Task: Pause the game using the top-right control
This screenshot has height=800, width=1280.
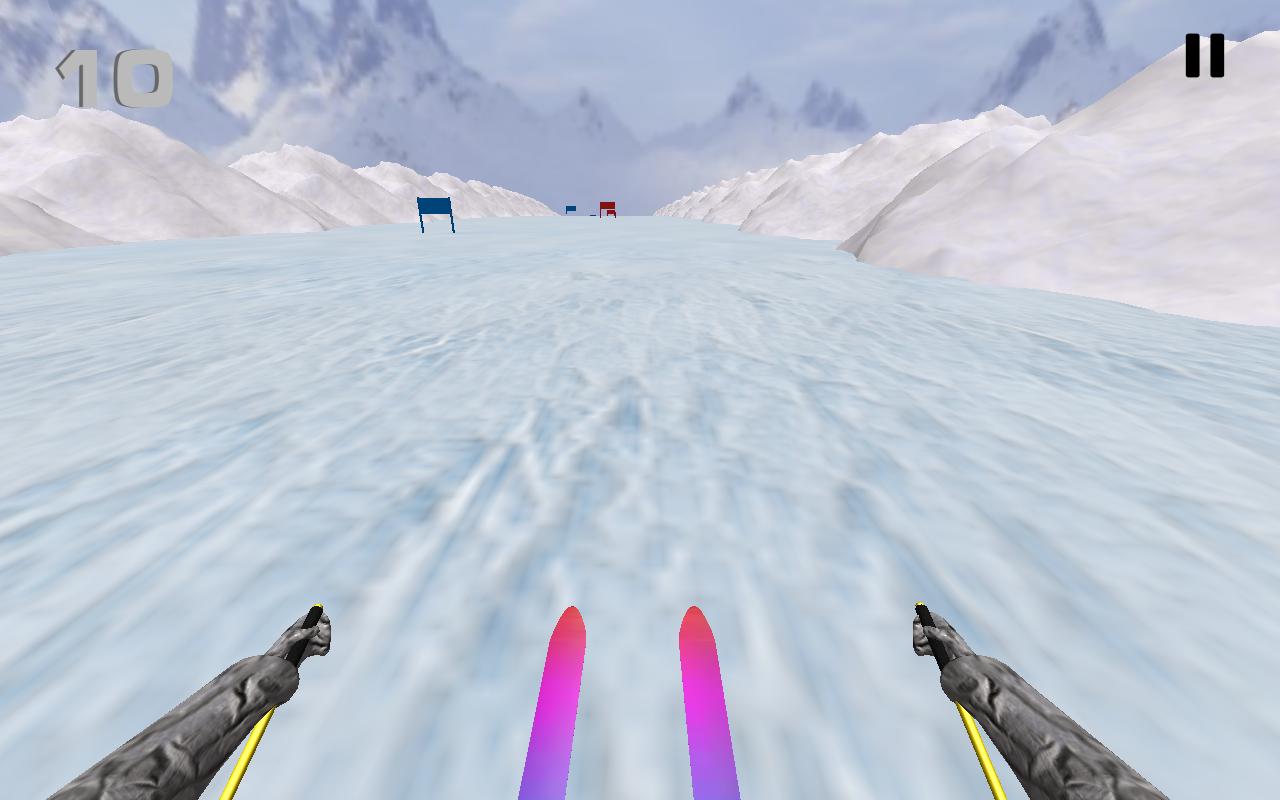Action: coord(1205,53)
